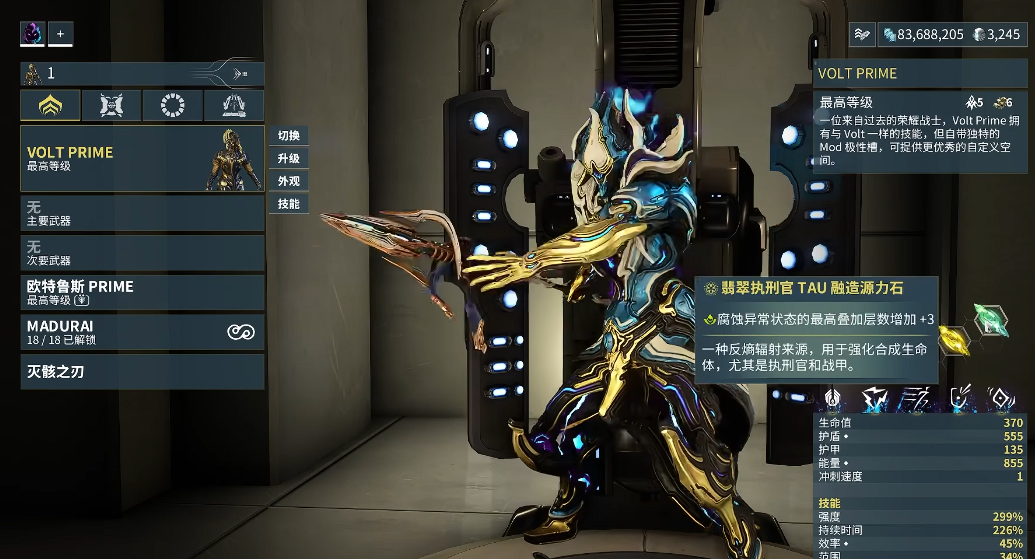This screenshot has width=1035, height=559.
Task: Open the 外观 (appearance) customization
Action: click(x=288, y=182)
